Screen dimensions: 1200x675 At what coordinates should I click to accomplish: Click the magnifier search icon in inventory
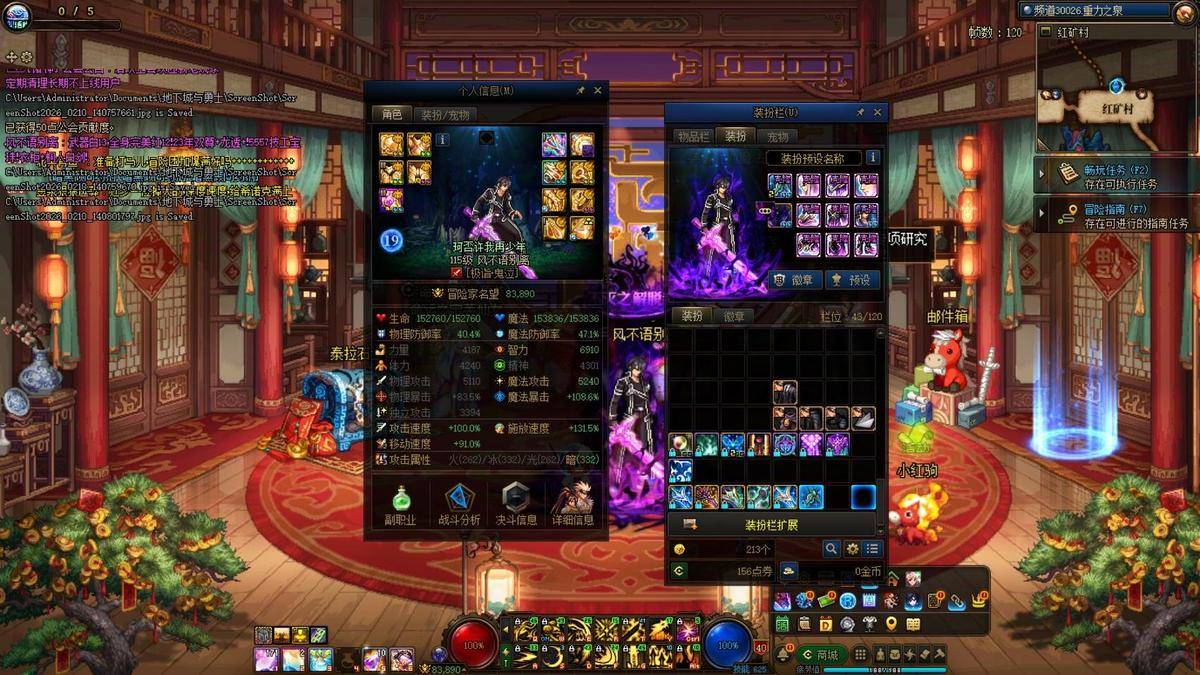[831, 549]
